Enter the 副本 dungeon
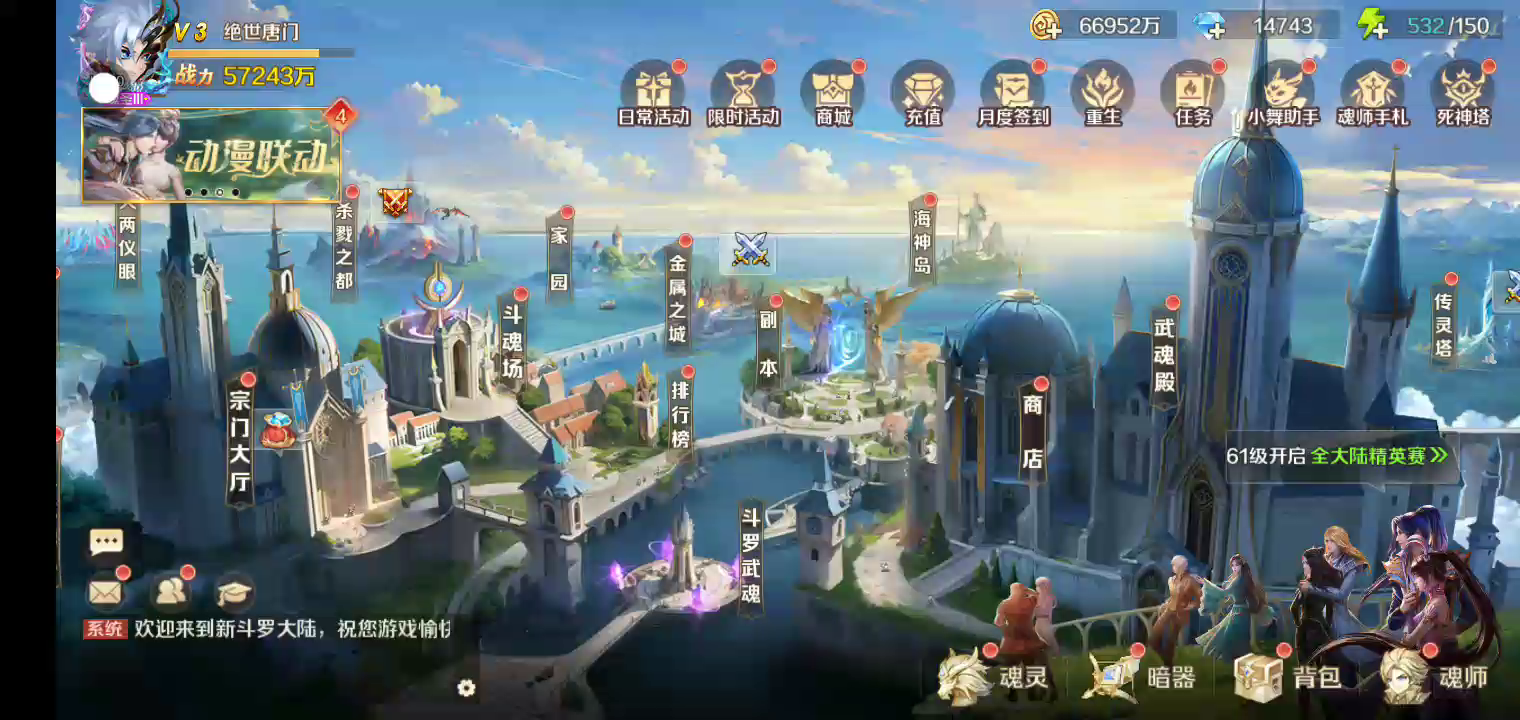The height and width of the screenshot is (720, 1520). (768, 342)
